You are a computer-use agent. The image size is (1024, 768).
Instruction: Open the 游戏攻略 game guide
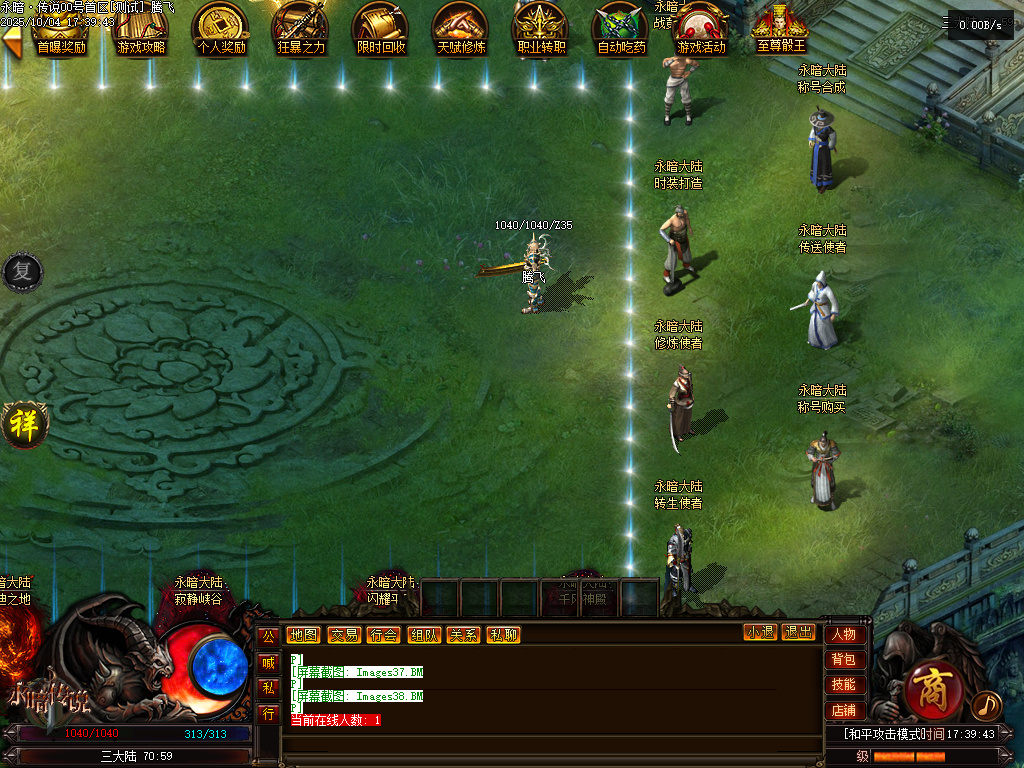tap(141, 30)
